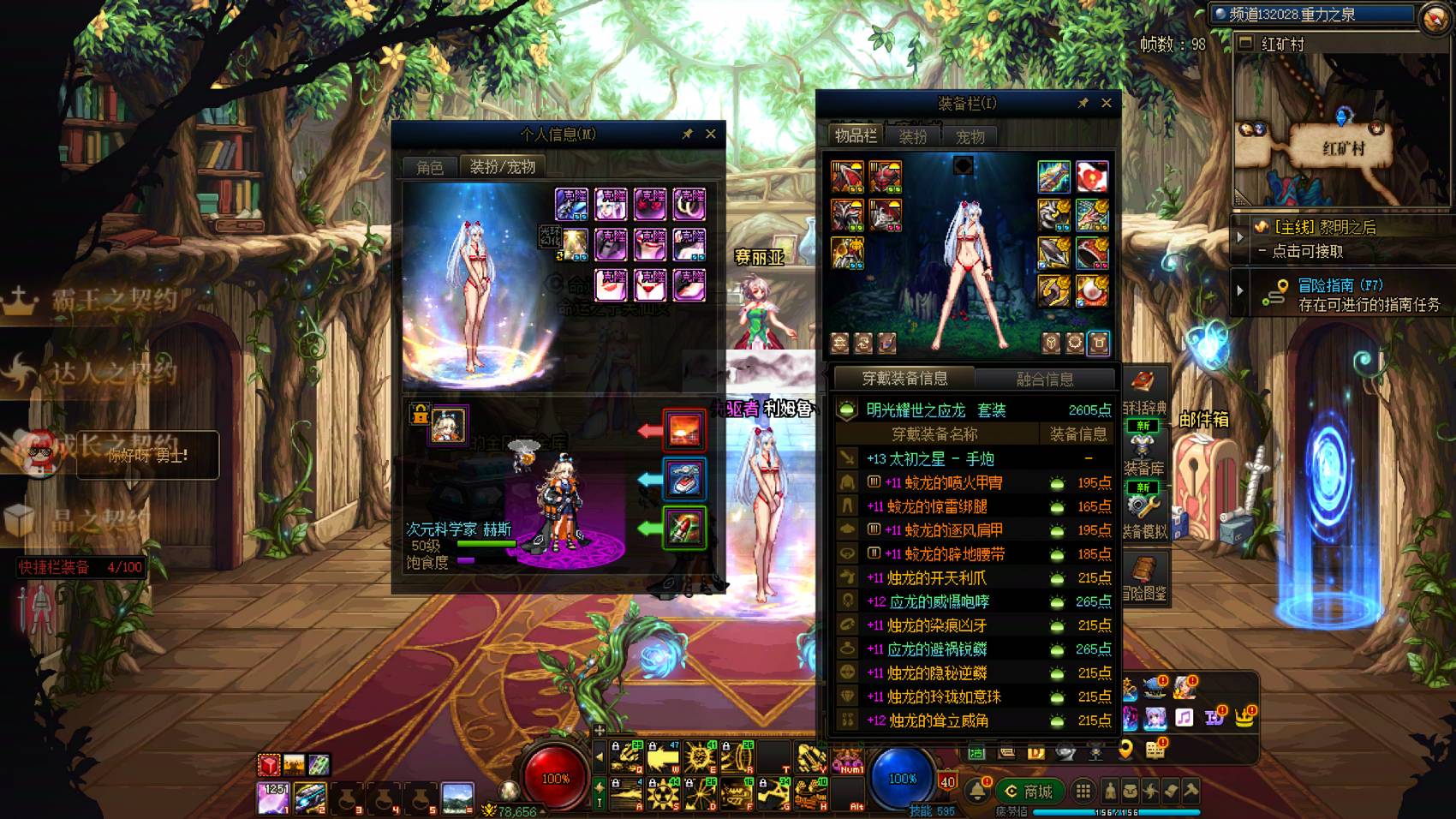The image size is (1456, 819).
Task: Show the 融合信息 tab
Action: point(1044,379)
